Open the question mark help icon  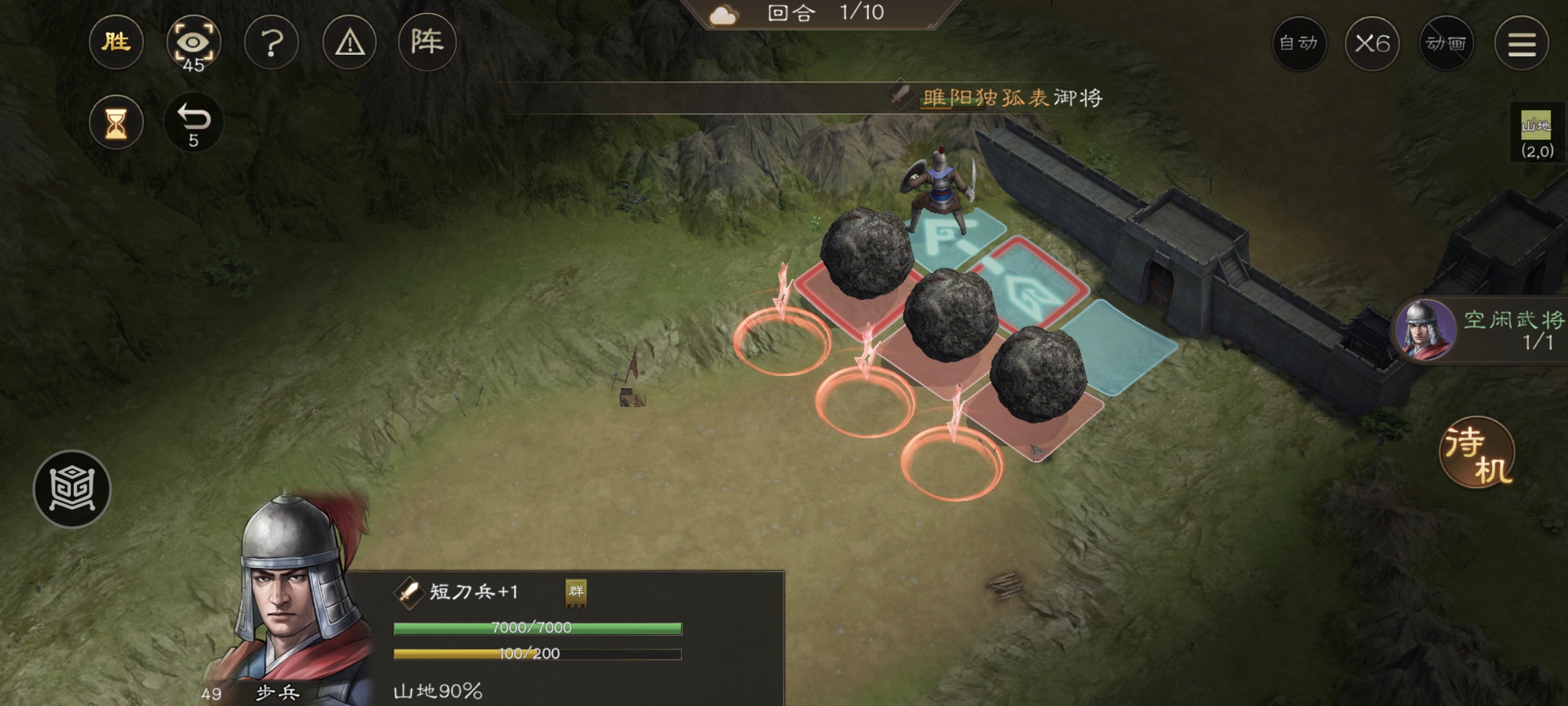[x=271, y=42]
